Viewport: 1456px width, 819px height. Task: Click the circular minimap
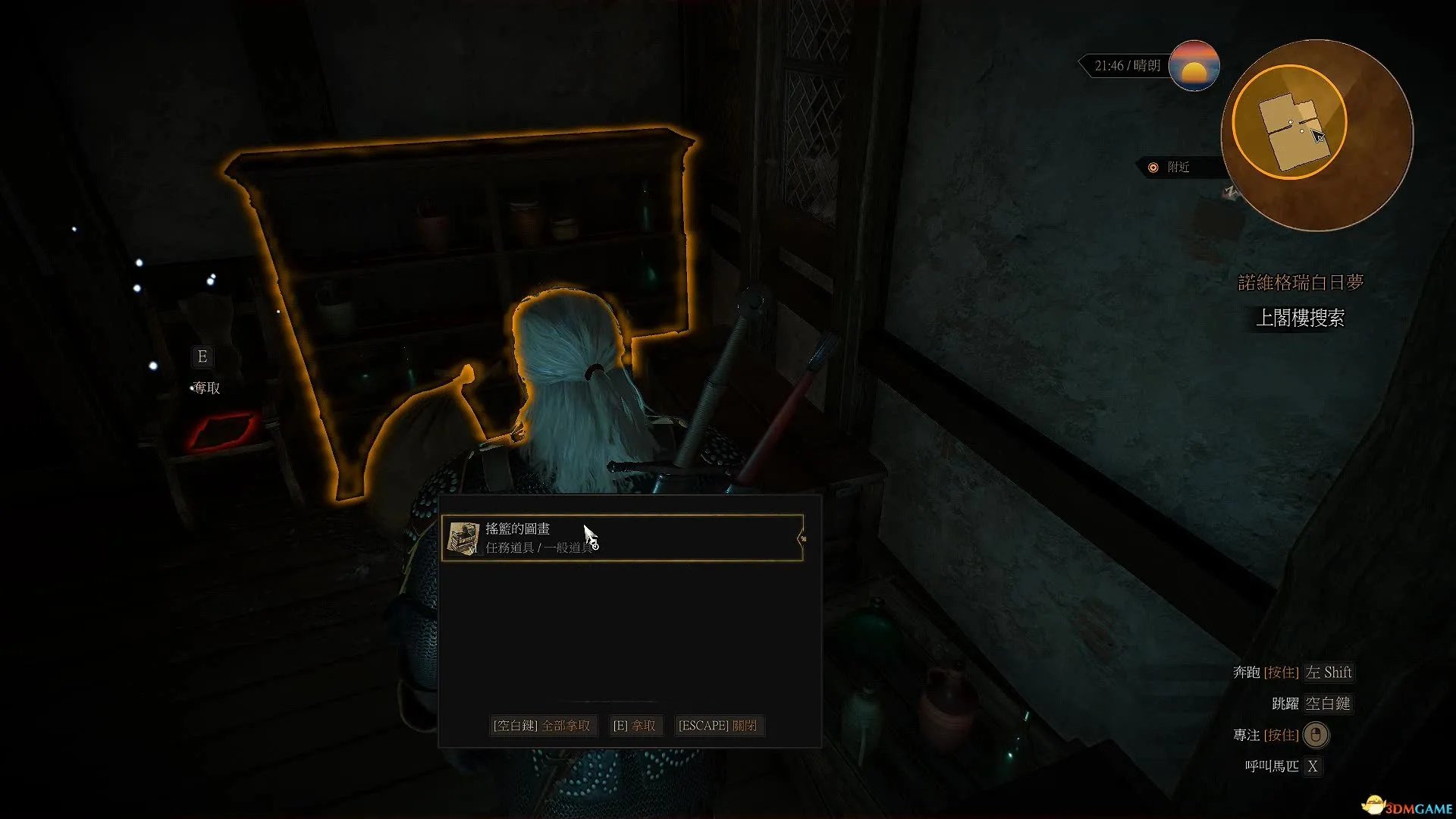(x=1316, y=135)
